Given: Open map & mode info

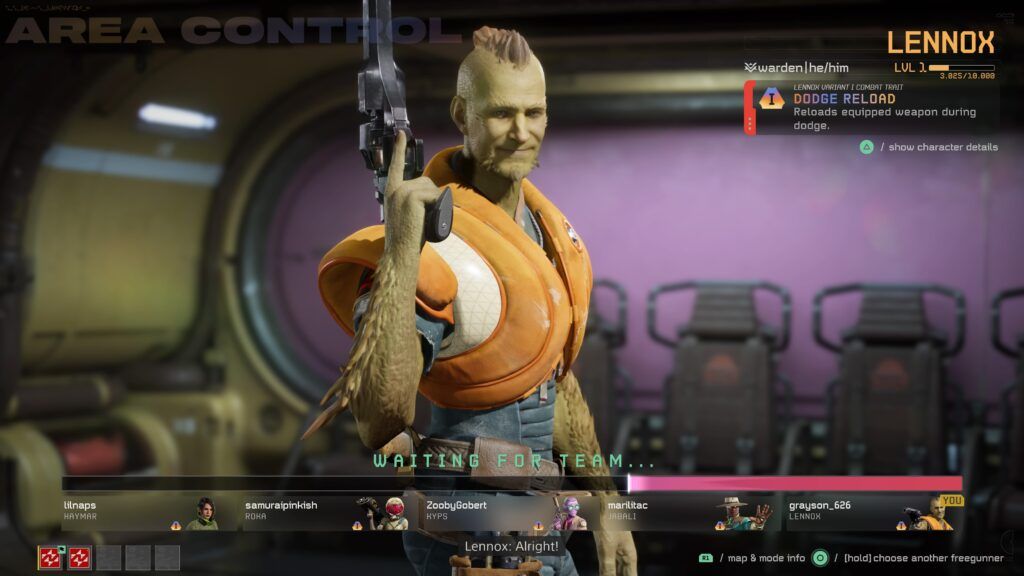Looking at the screenshot, I should (706, 557).
